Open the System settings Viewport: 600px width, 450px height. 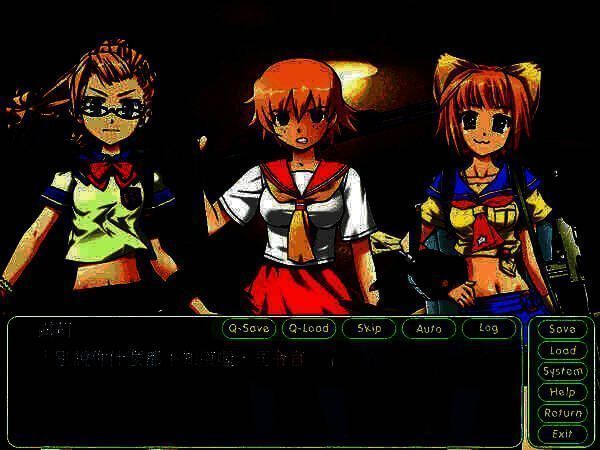point(562,371)
